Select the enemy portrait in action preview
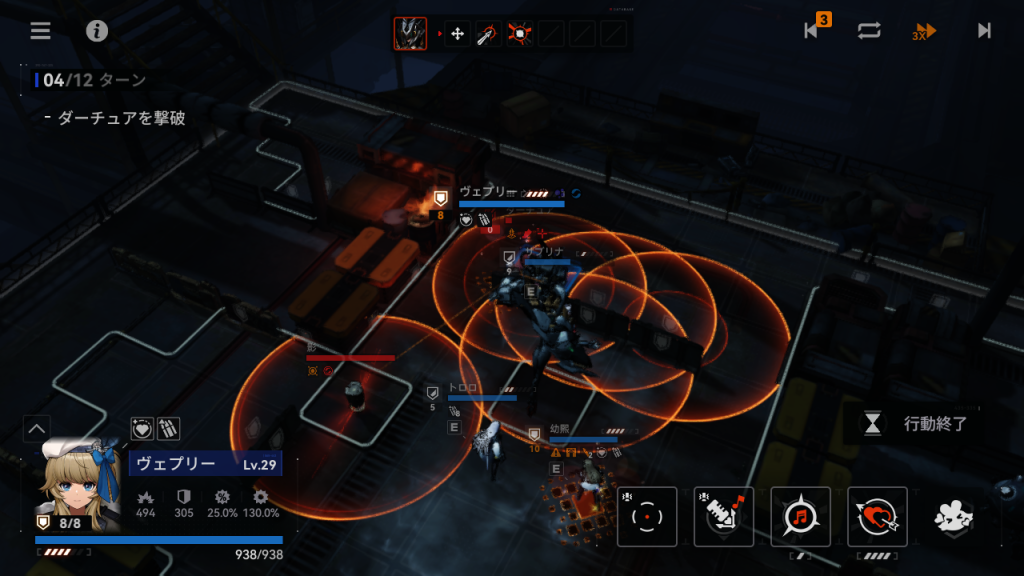1024x576 pixels. point(410,34)
